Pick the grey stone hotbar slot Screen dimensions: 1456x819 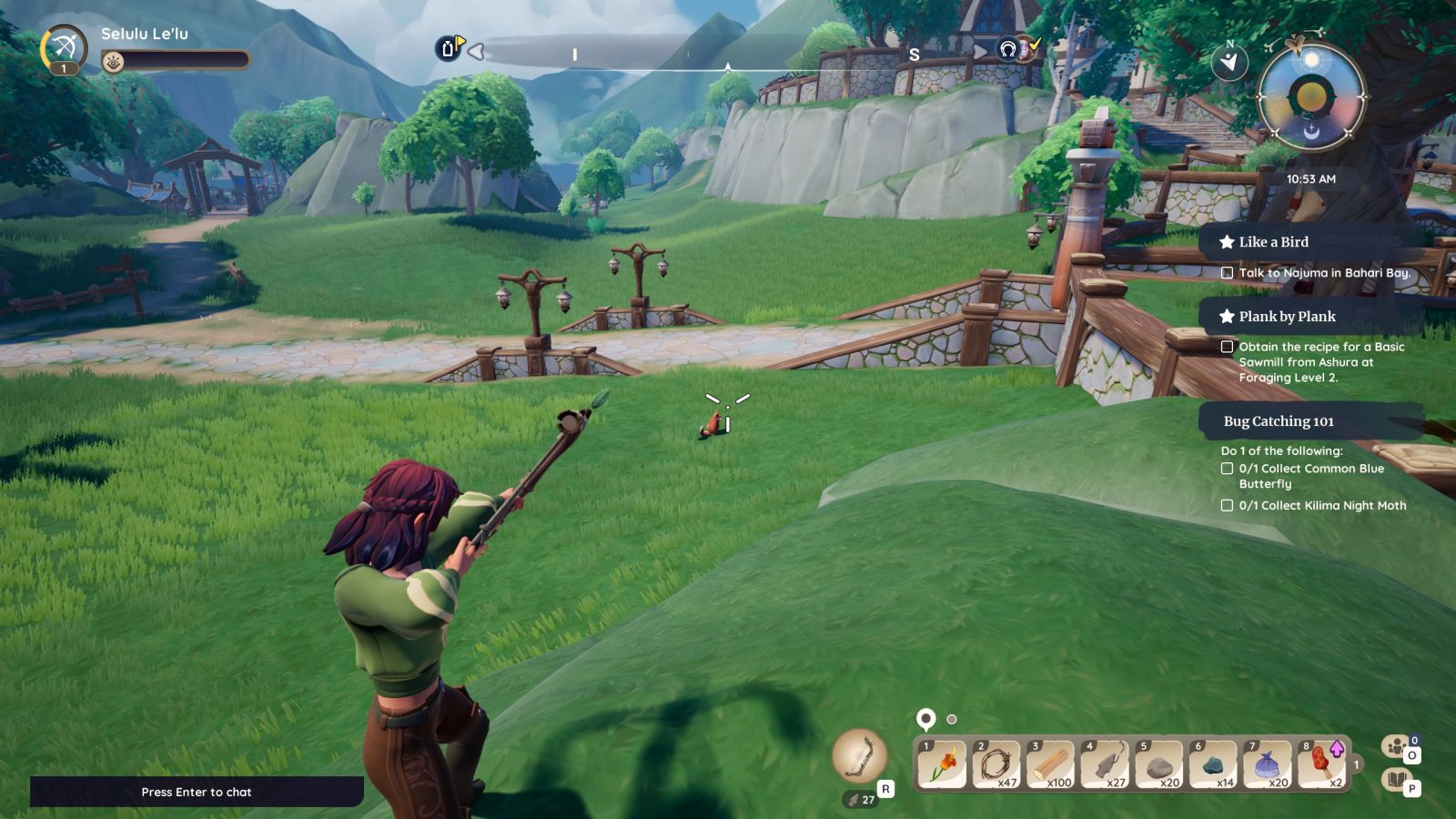click(1159, 764)
